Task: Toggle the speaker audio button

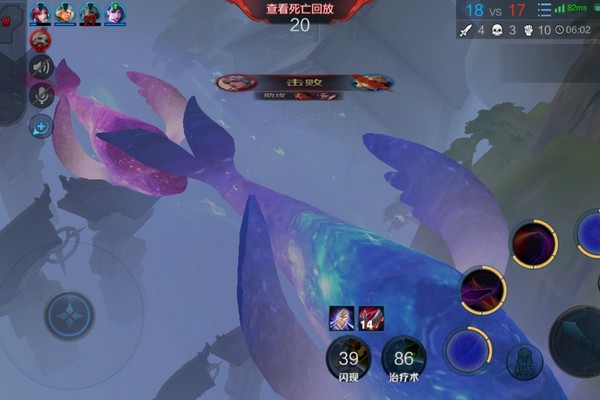Action: [x=42, y=68]
